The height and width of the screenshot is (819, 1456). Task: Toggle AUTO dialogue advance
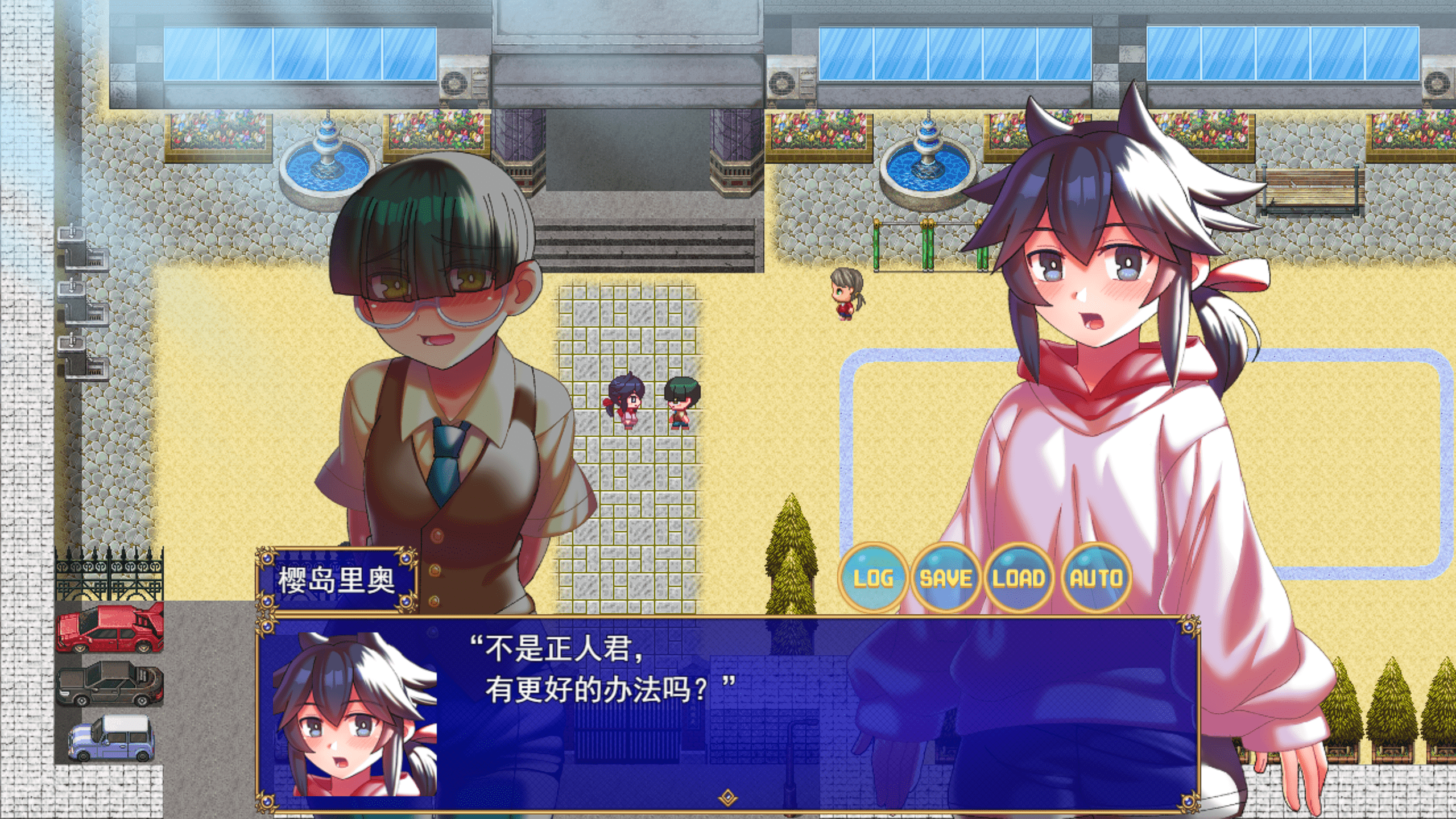click(x=1096, y=578)
